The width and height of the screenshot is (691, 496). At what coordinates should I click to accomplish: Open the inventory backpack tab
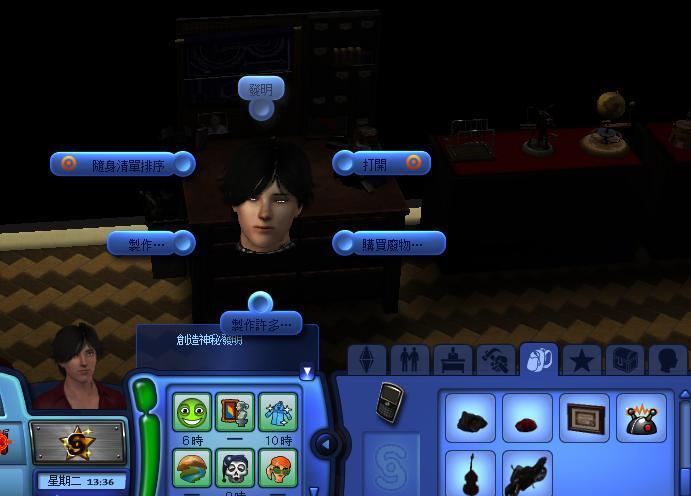[540, 360]
